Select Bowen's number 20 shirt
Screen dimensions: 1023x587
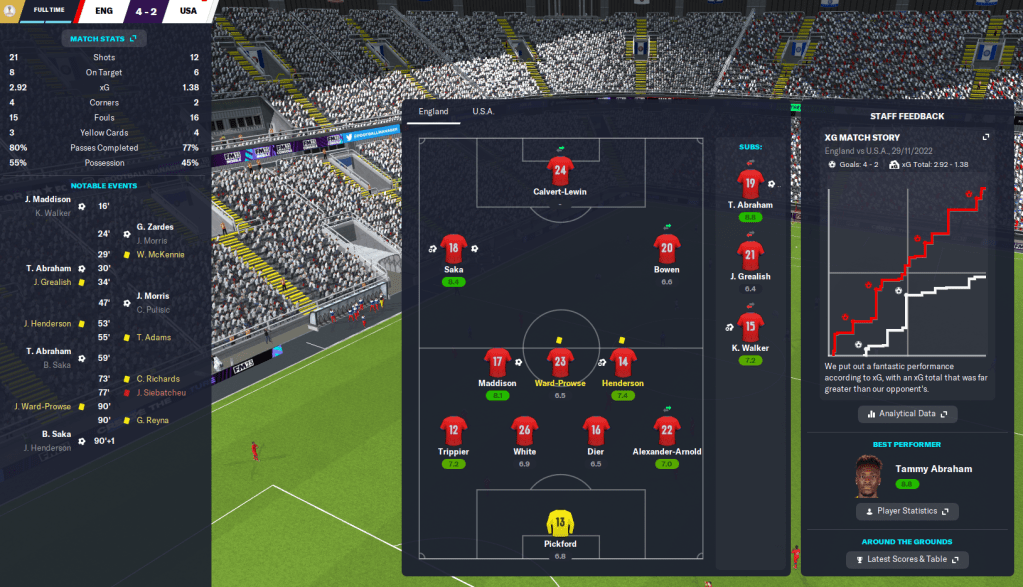[x=667, y=249]
